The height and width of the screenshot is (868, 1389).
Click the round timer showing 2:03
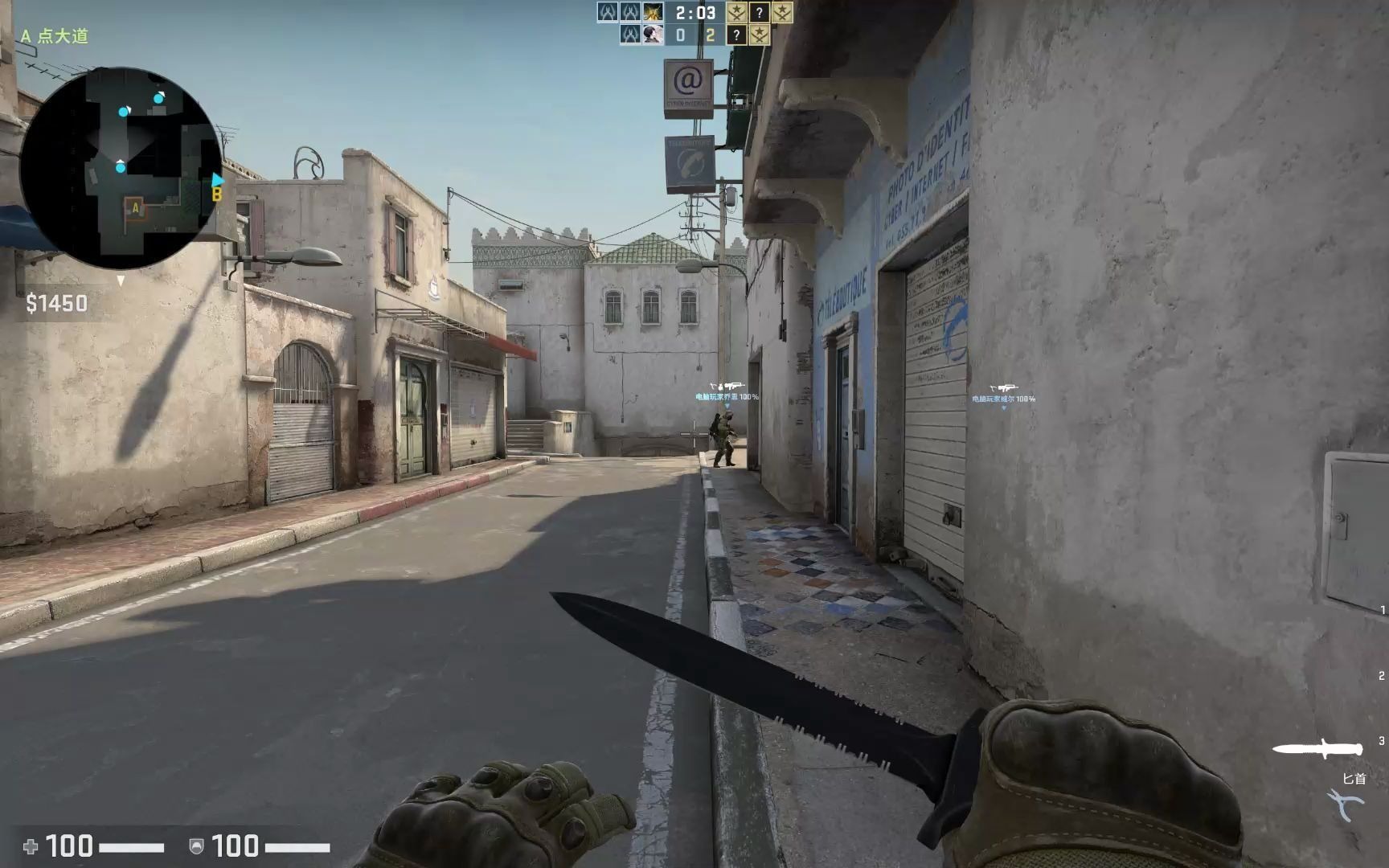point(695,13)
